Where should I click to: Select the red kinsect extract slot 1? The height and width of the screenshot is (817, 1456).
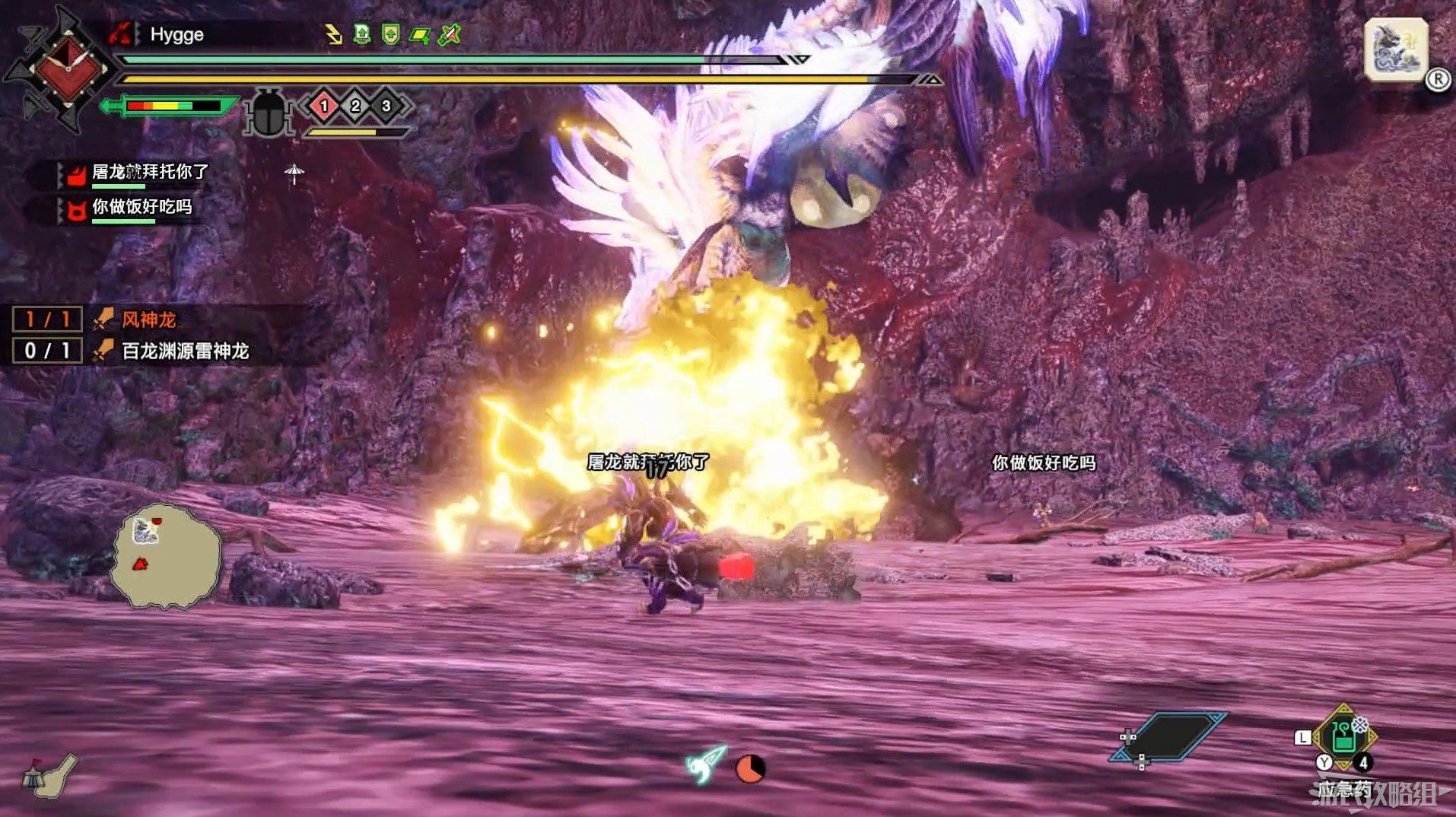click(x=324, y=106)
